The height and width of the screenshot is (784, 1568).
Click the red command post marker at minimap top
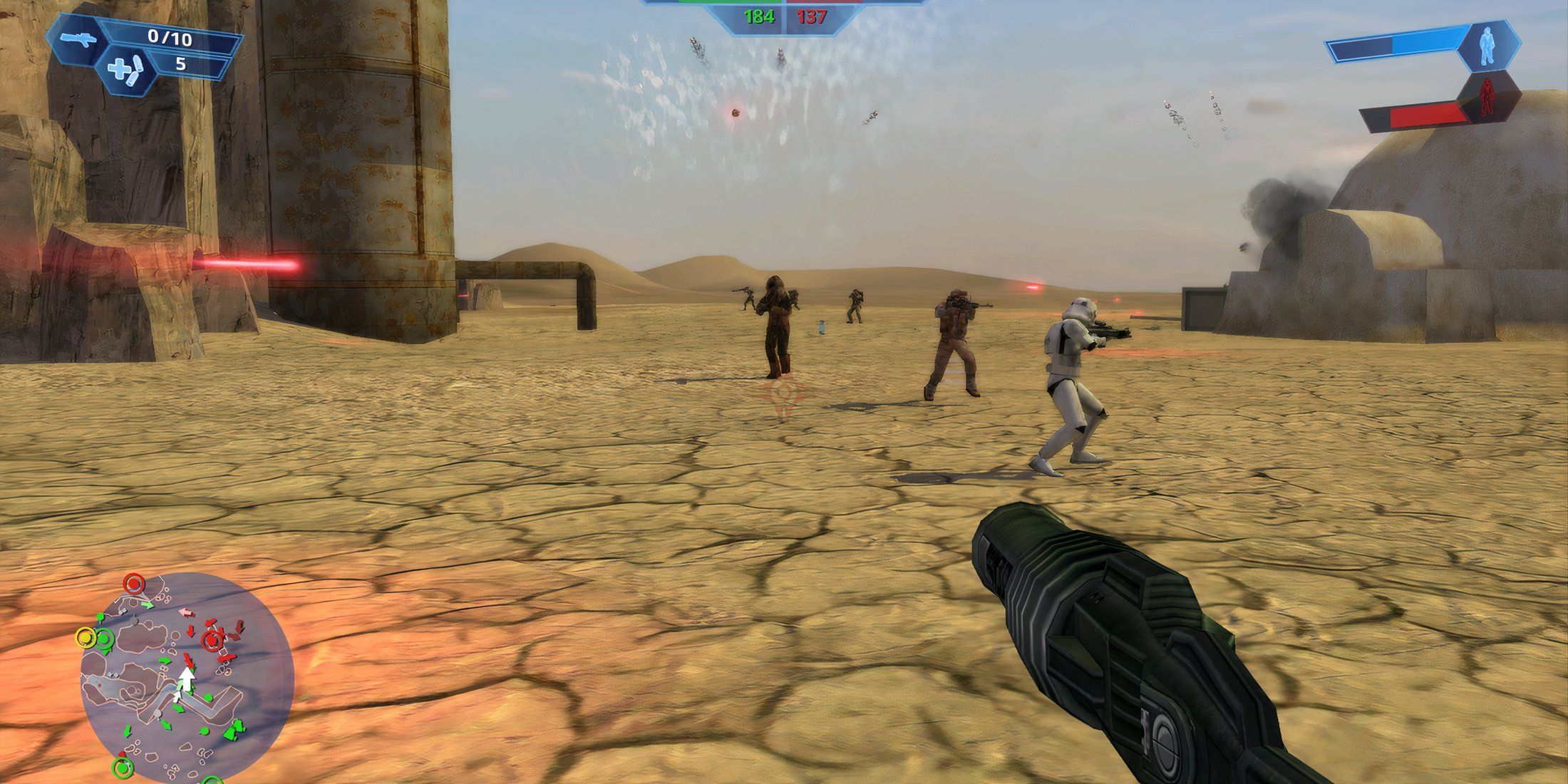tap(134, 583)
